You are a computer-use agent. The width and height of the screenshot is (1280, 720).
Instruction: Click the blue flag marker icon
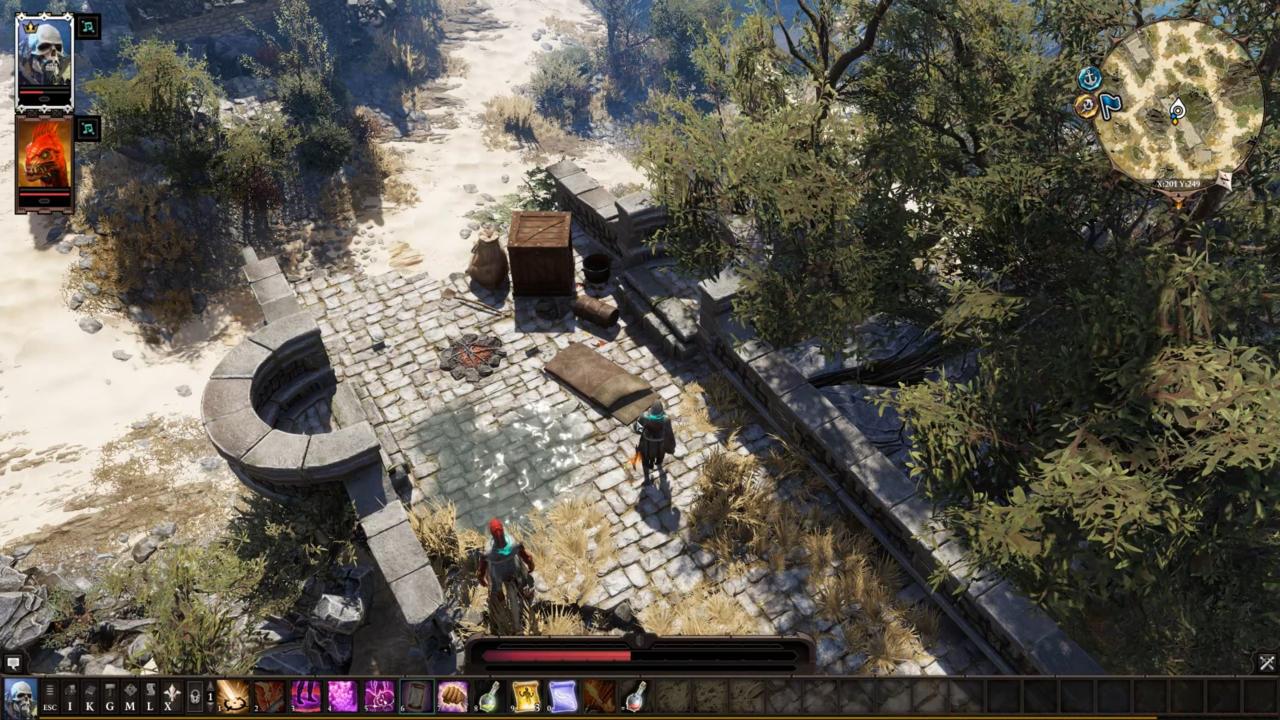[x=1111, y=106]
